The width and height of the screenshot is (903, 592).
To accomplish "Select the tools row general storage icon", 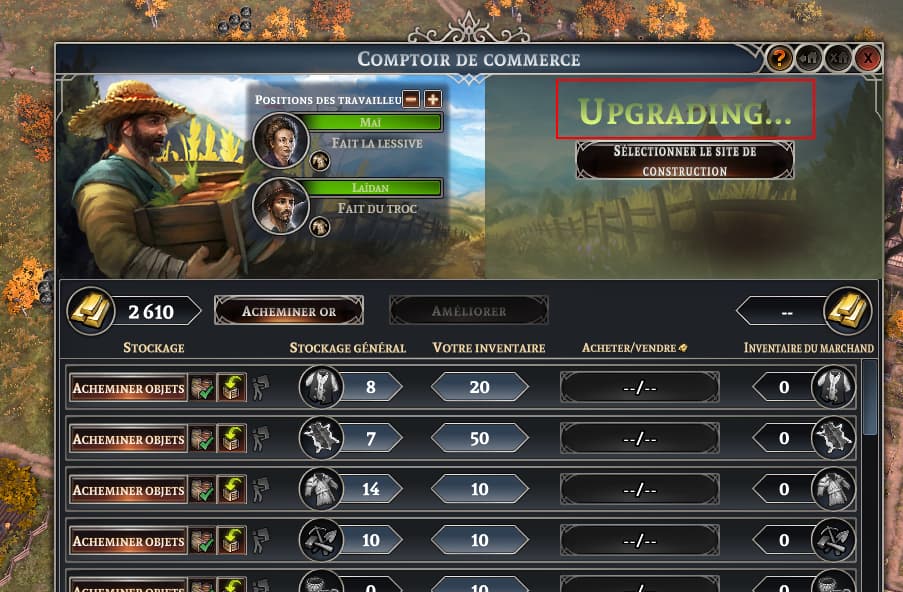I will pos(319,541).
